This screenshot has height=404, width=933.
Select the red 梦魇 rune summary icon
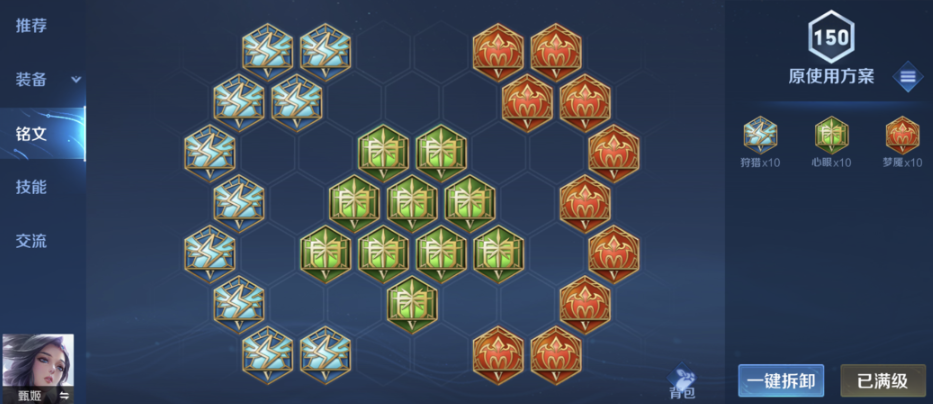902,135
